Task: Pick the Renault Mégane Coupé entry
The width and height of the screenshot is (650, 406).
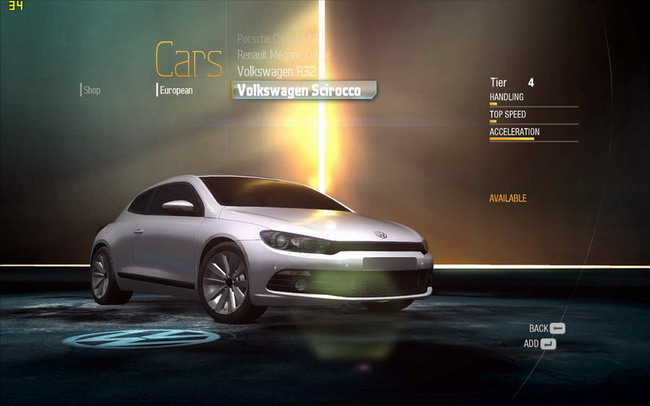Action: 280,54
